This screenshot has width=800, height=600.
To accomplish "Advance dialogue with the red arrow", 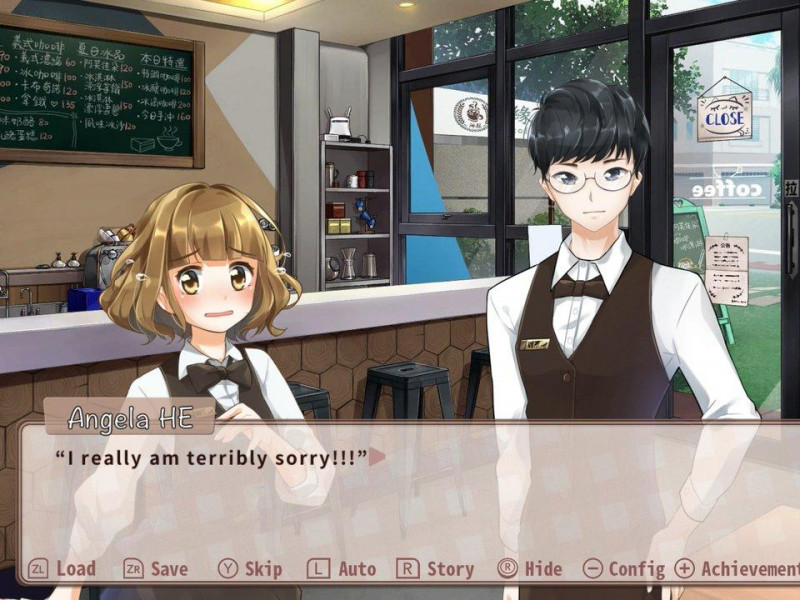I will pos(378,457).
